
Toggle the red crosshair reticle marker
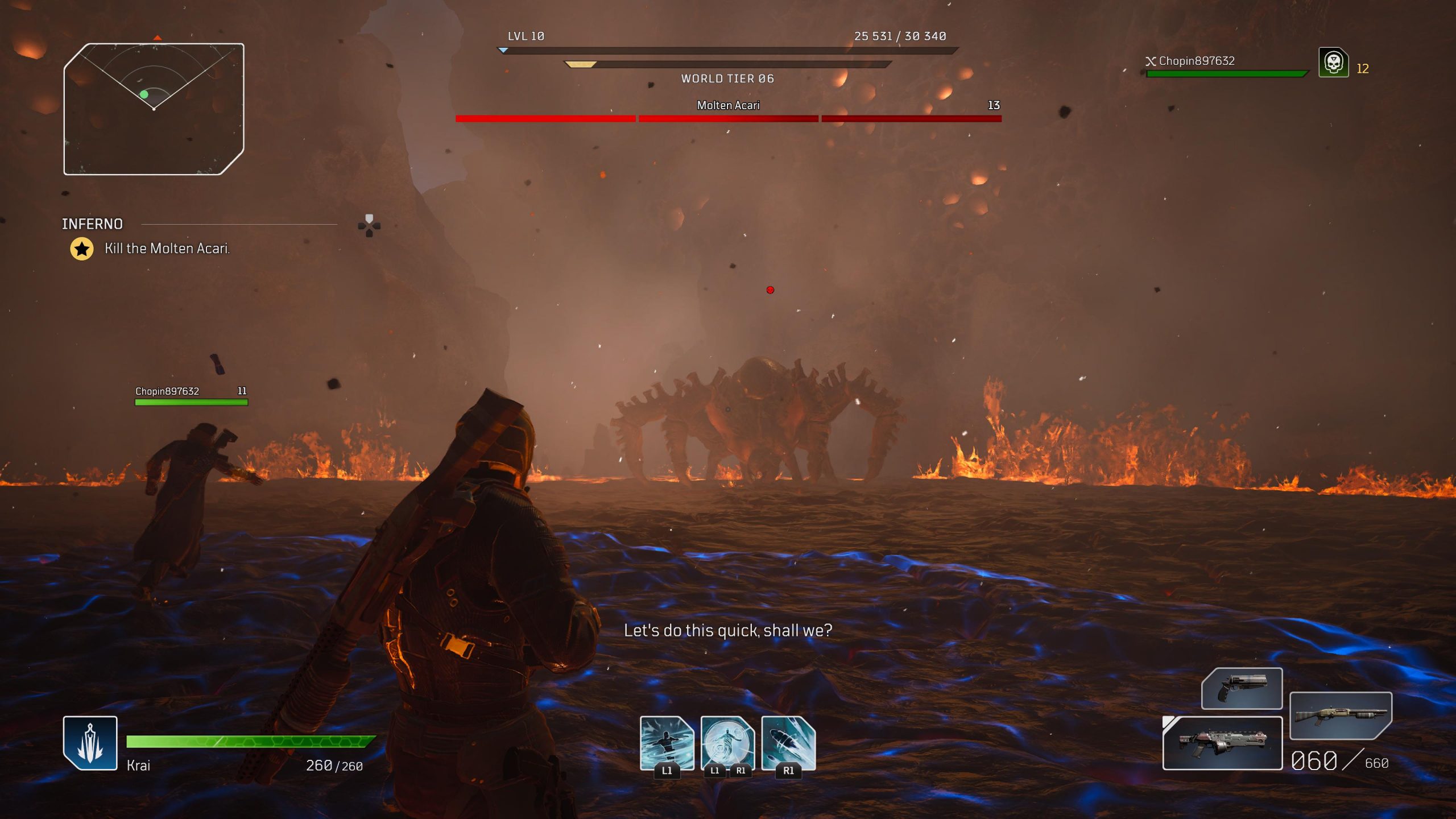coord(770,289)
